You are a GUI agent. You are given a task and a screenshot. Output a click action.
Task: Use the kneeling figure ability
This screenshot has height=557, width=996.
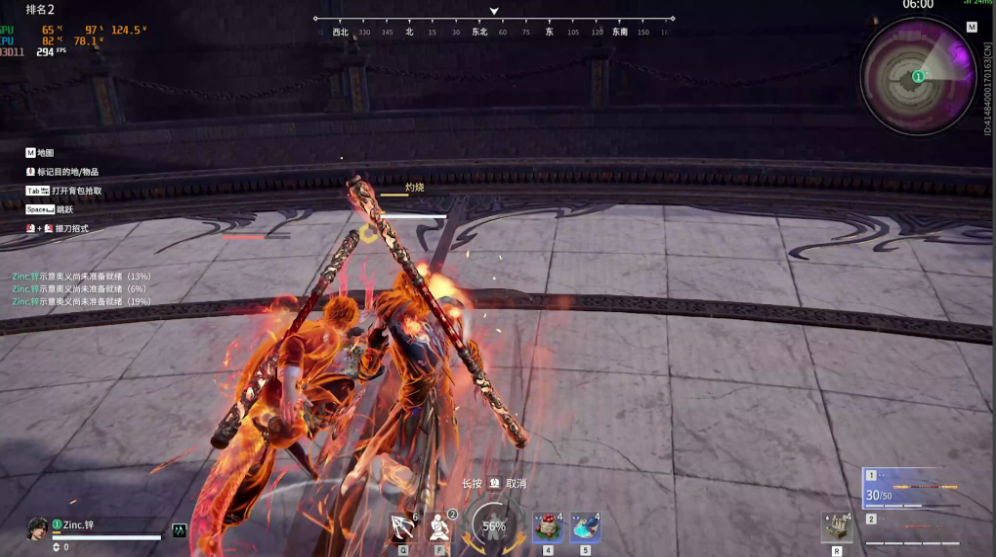(x=440, y=527)
